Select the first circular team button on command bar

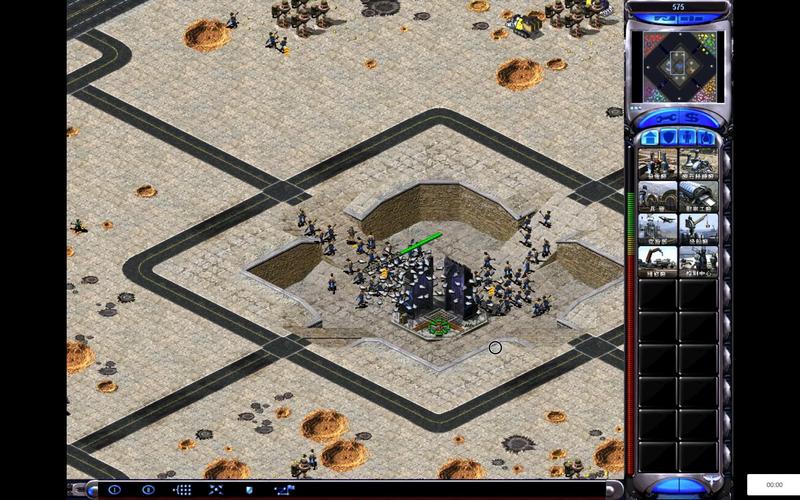114,490
